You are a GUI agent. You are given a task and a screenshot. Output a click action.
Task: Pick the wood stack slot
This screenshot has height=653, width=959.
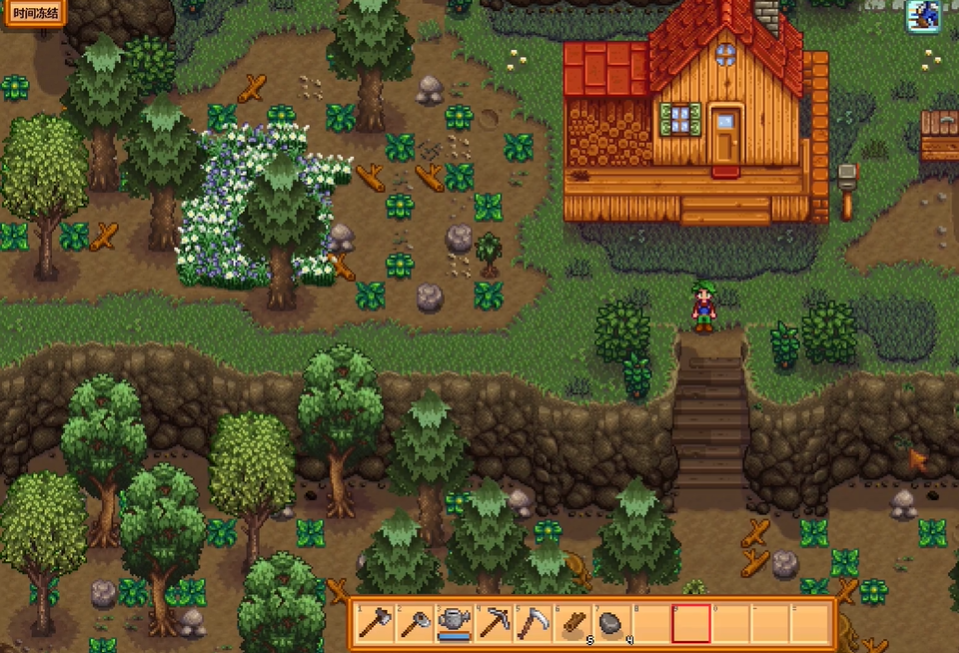click(x=572, y=623)
